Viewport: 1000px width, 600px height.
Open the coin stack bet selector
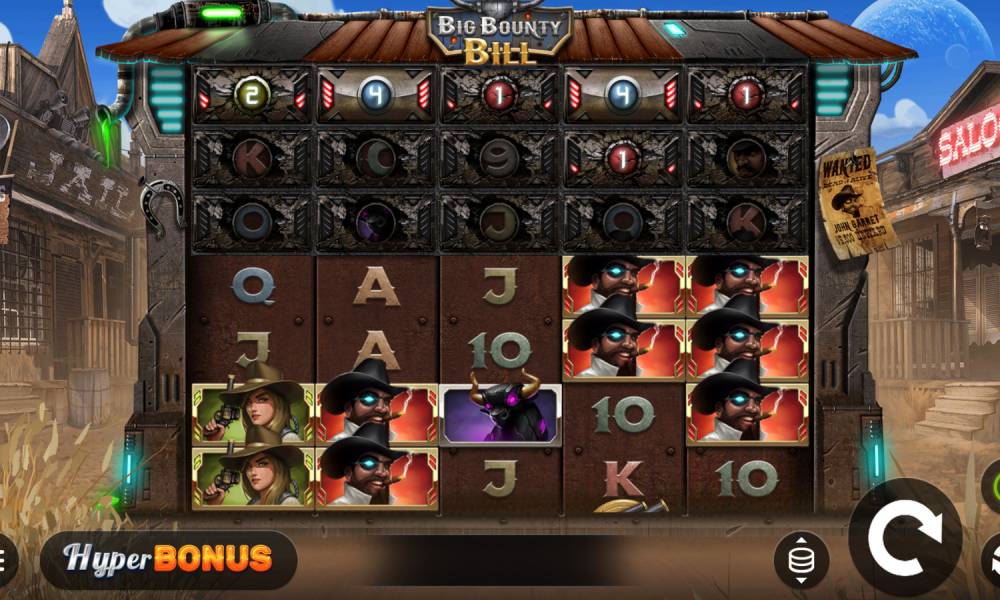[800, 560]
